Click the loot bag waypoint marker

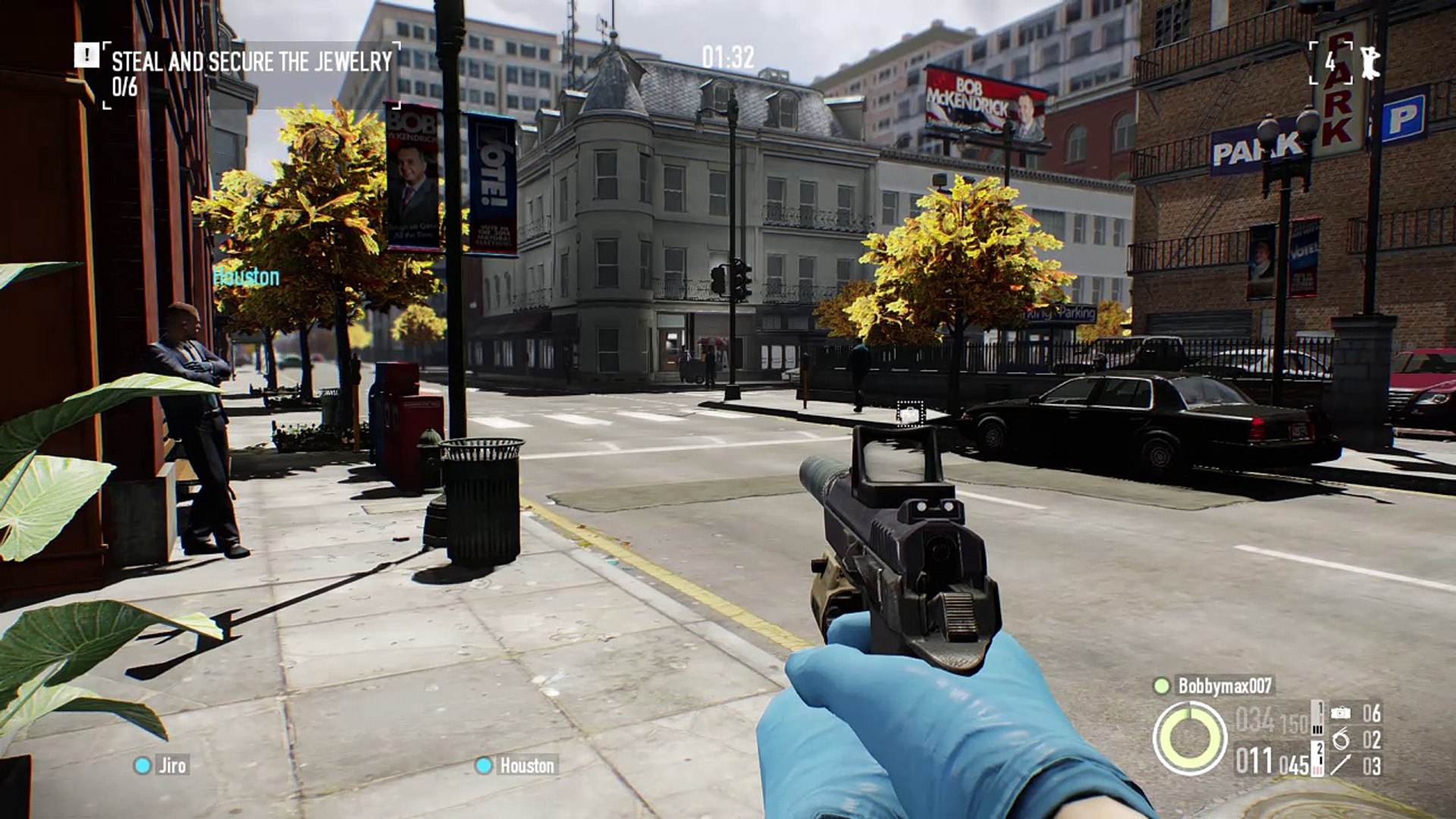tap(909, 414)
